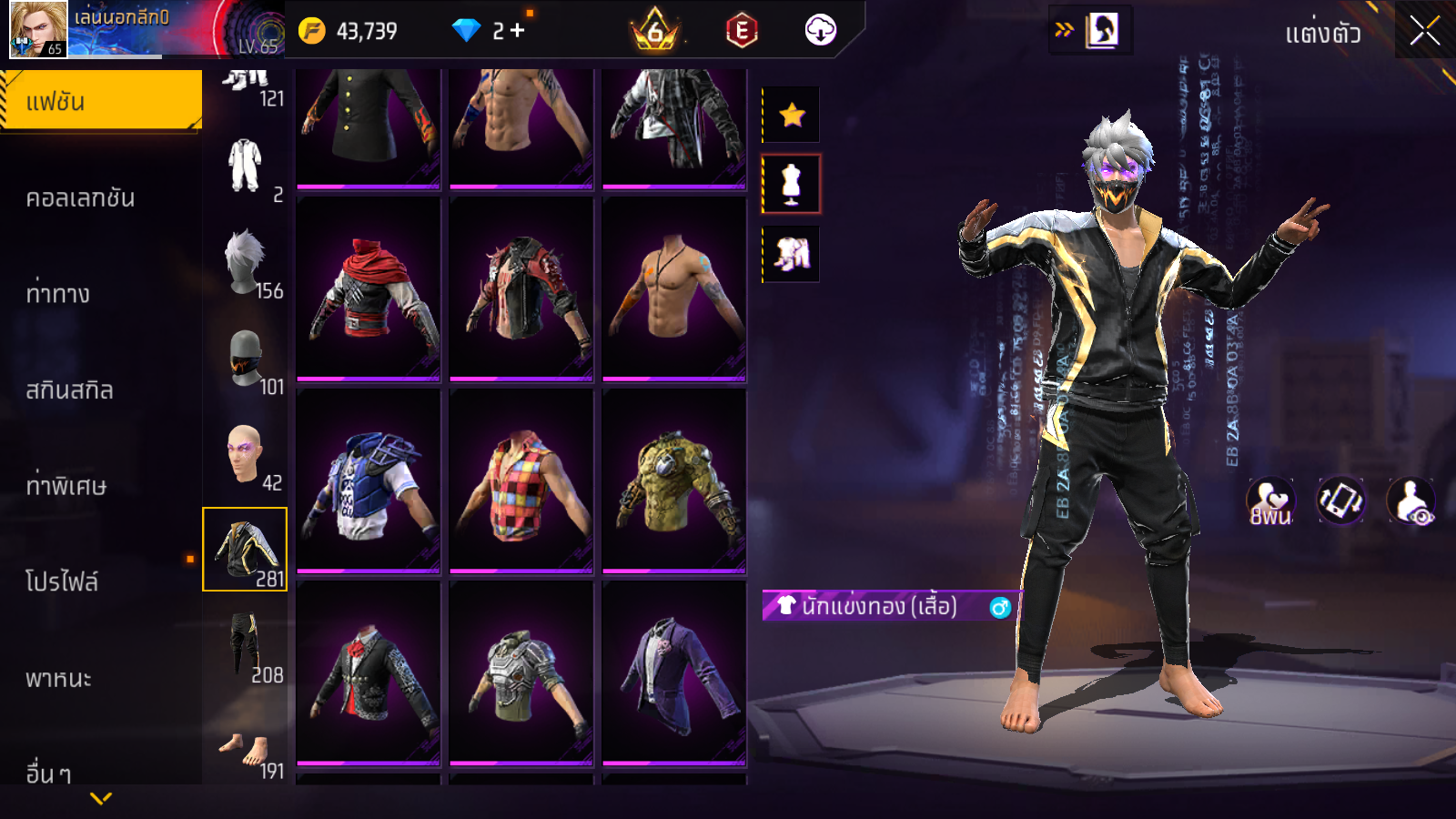This screenshot has width=1456, height=819.
Task: Choose the pants category with 208 items
Action: (246, 648)
